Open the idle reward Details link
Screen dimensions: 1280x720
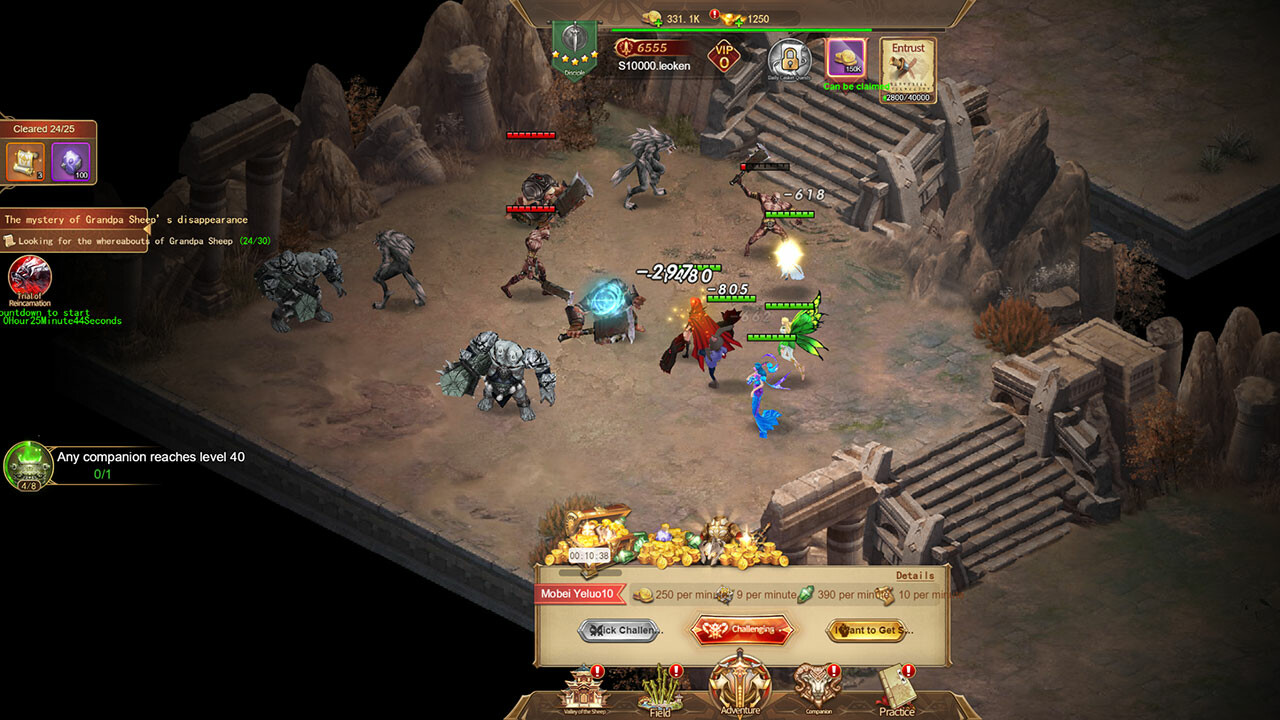[915, 576]
